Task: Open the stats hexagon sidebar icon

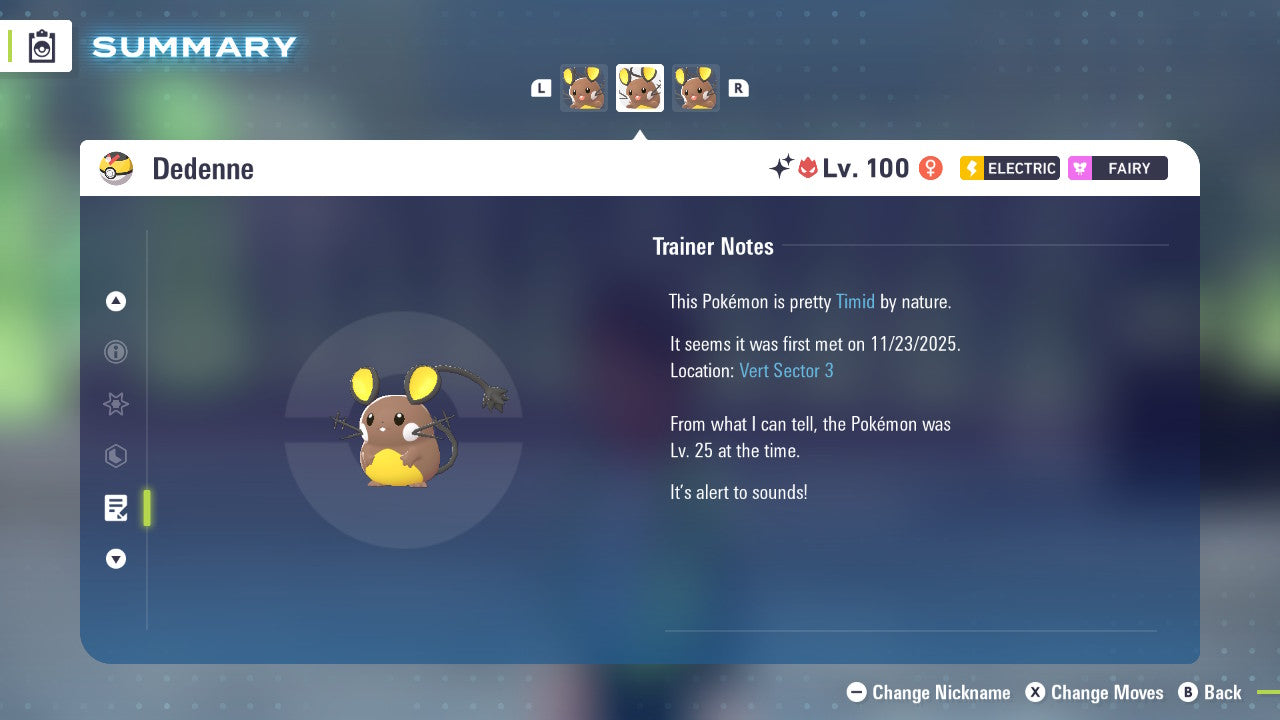Action: pos(116,456)
